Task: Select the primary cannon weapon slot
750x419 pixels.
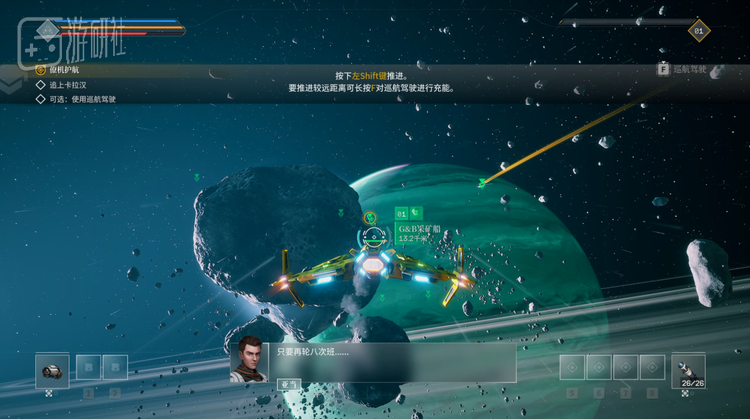Action: tap(52, 369)
